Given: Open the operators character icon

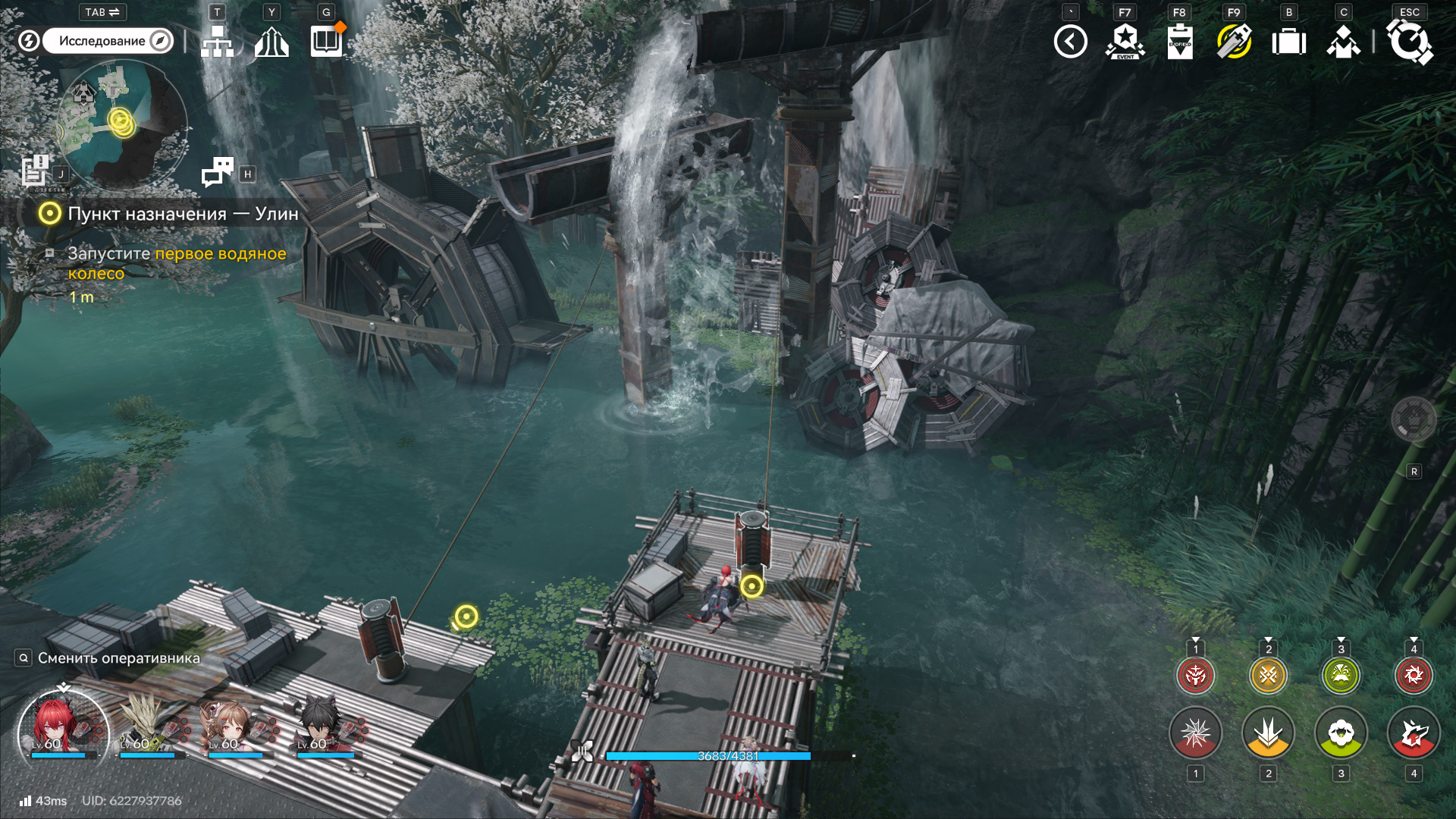Looking at the screenshot, I should tap(1343, 42).
